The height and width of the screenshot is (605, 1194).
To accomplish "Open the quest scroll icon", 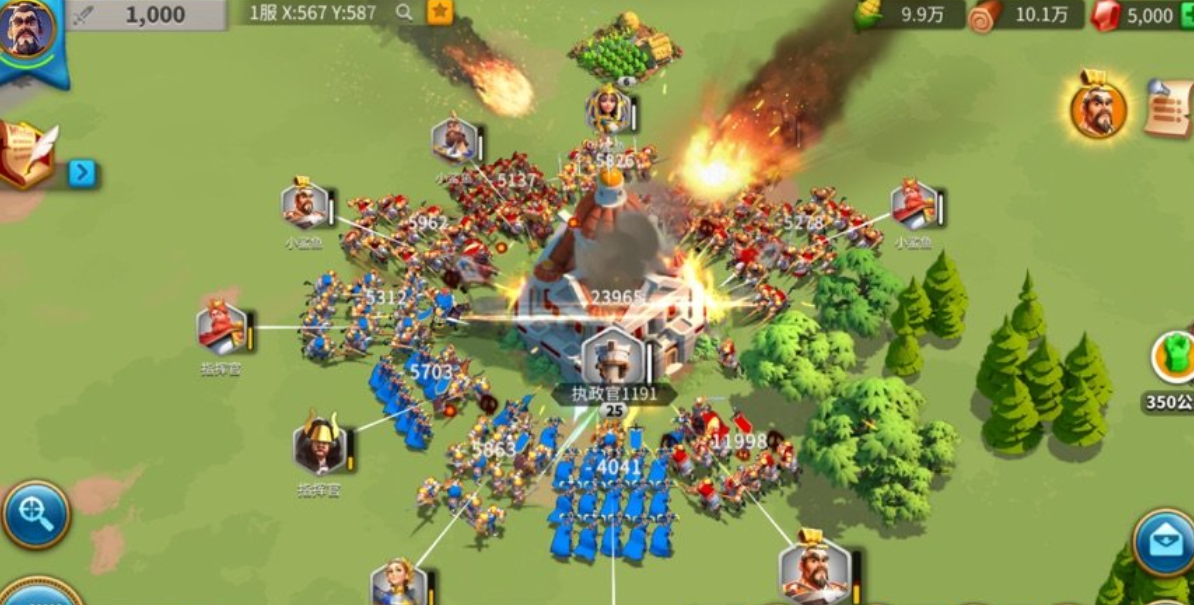I will click(1169, 107).
